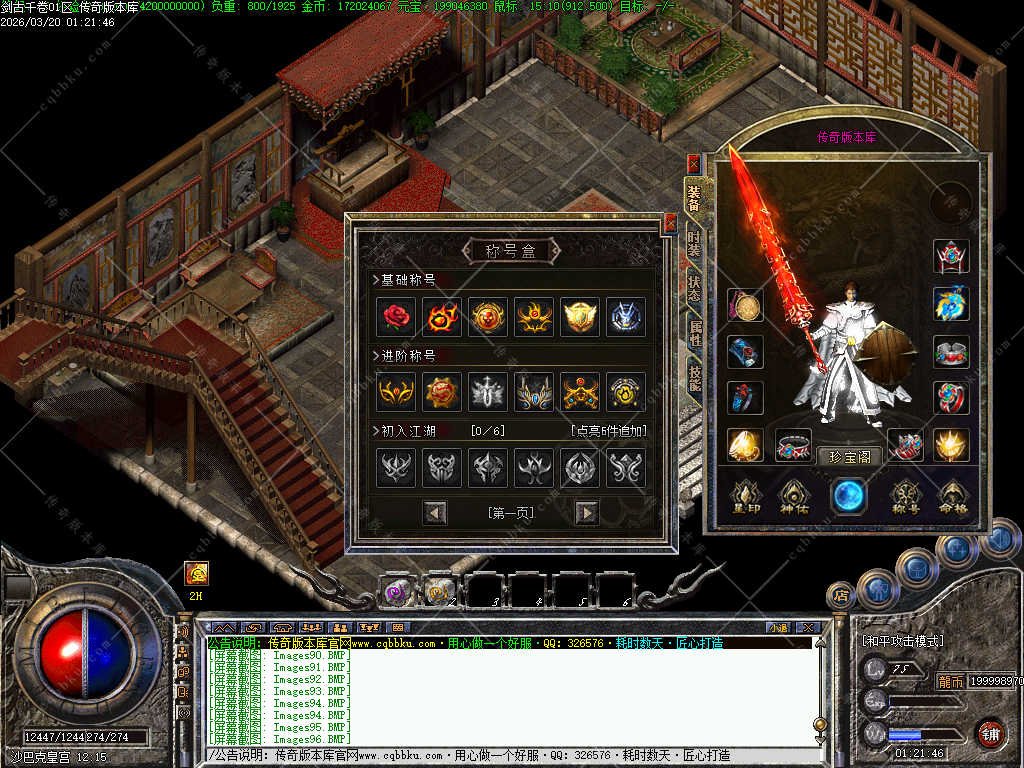The width and height of the screenshot is (1024, 768).
Task: Close the character equipment panel
Action: tap(693, 164)
